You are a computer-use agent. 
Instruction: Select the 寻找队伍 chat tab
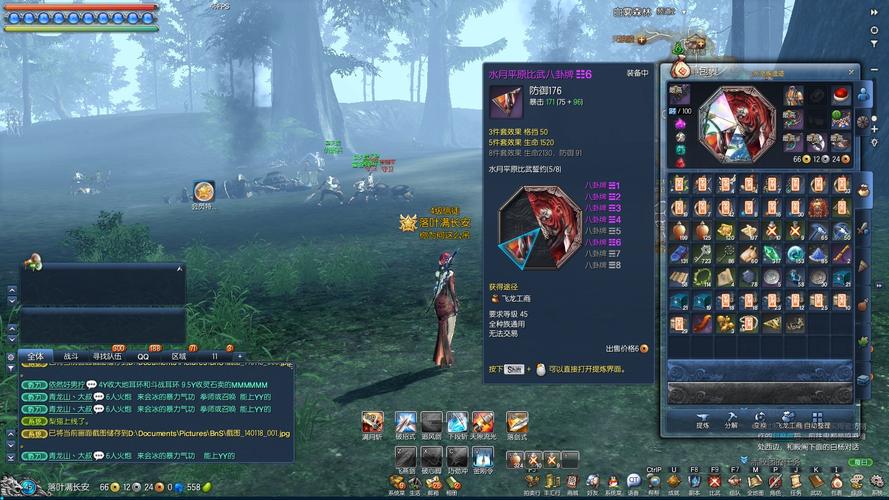(107, 356)
